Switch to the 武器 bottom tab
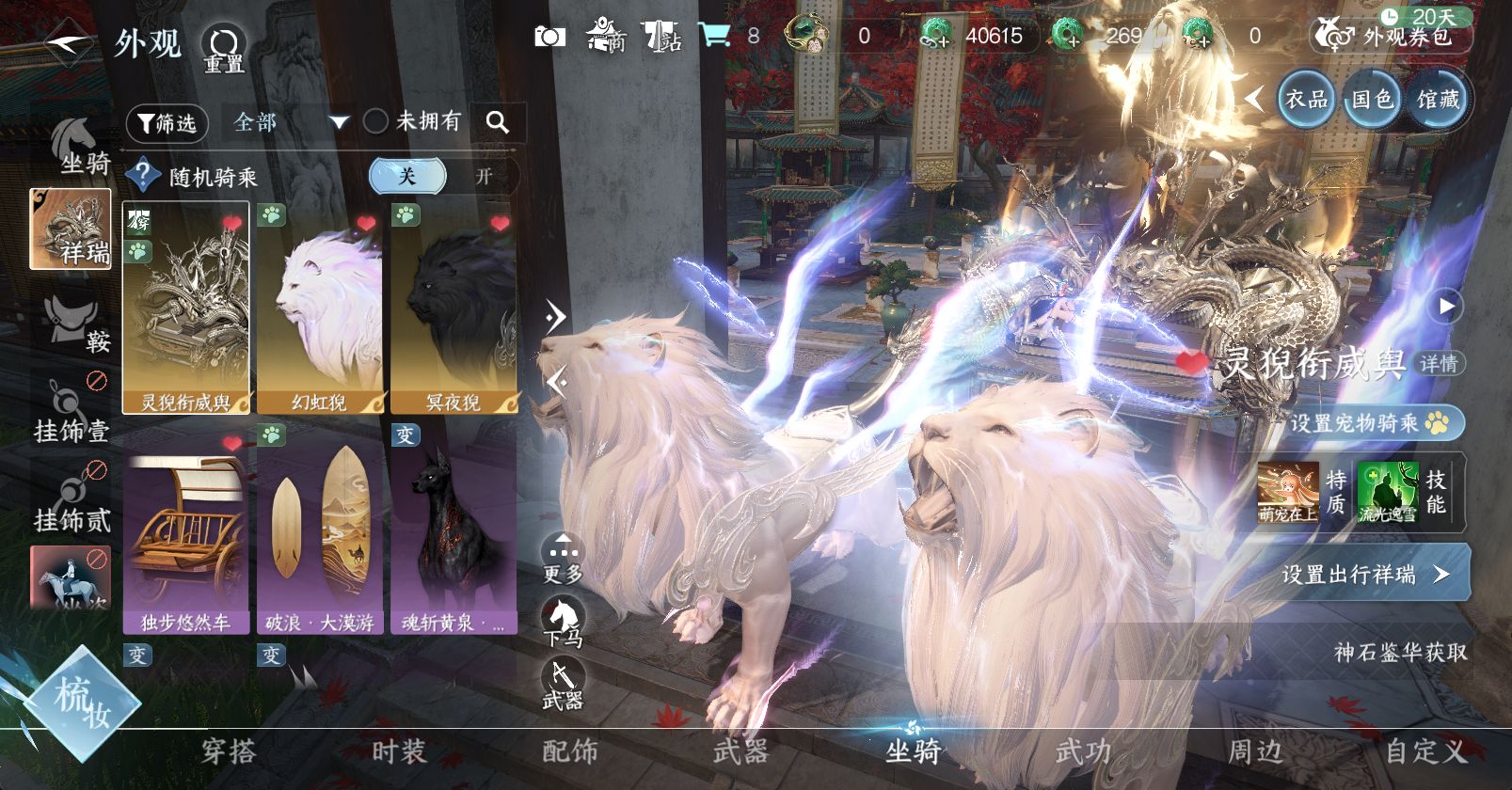Viewport: 1512px width, 790px height. click(740, 751)
